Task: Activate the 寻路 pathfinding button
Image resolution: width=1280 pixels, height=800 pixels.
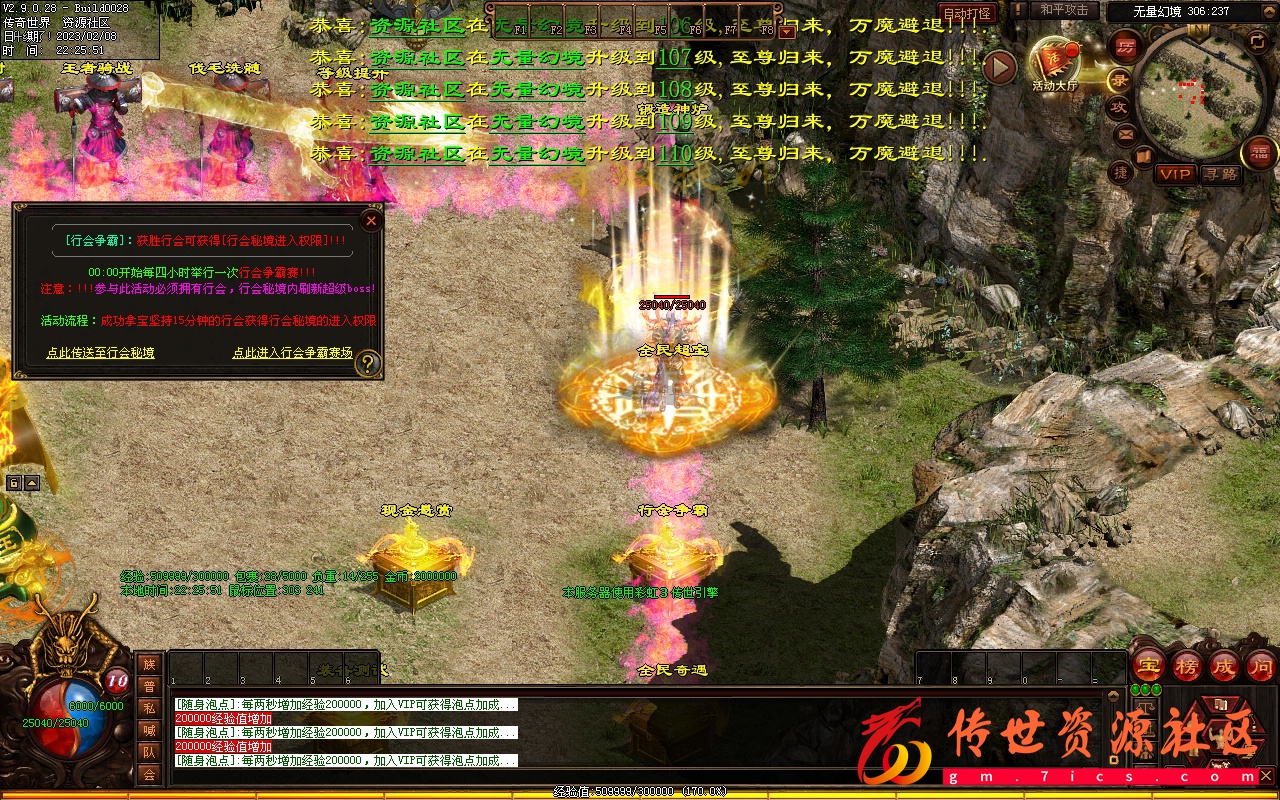Action: click(1220, 174)
